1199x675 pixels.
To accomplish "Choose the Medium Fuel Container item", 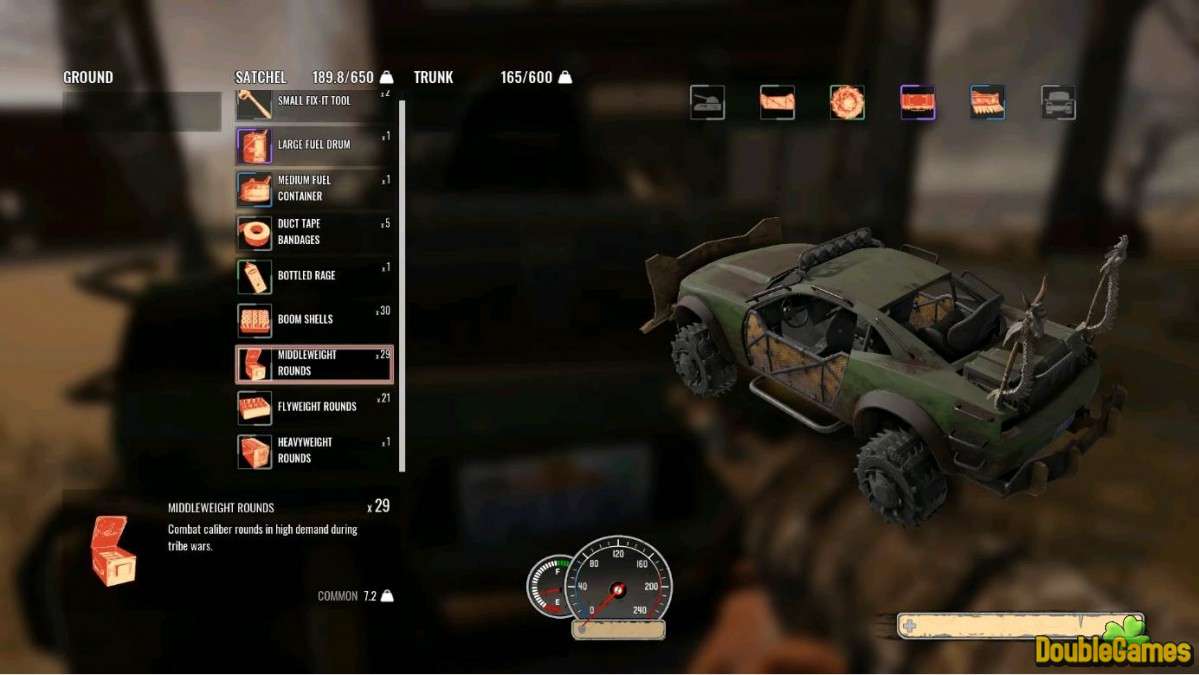I will [x=312, y=188].
